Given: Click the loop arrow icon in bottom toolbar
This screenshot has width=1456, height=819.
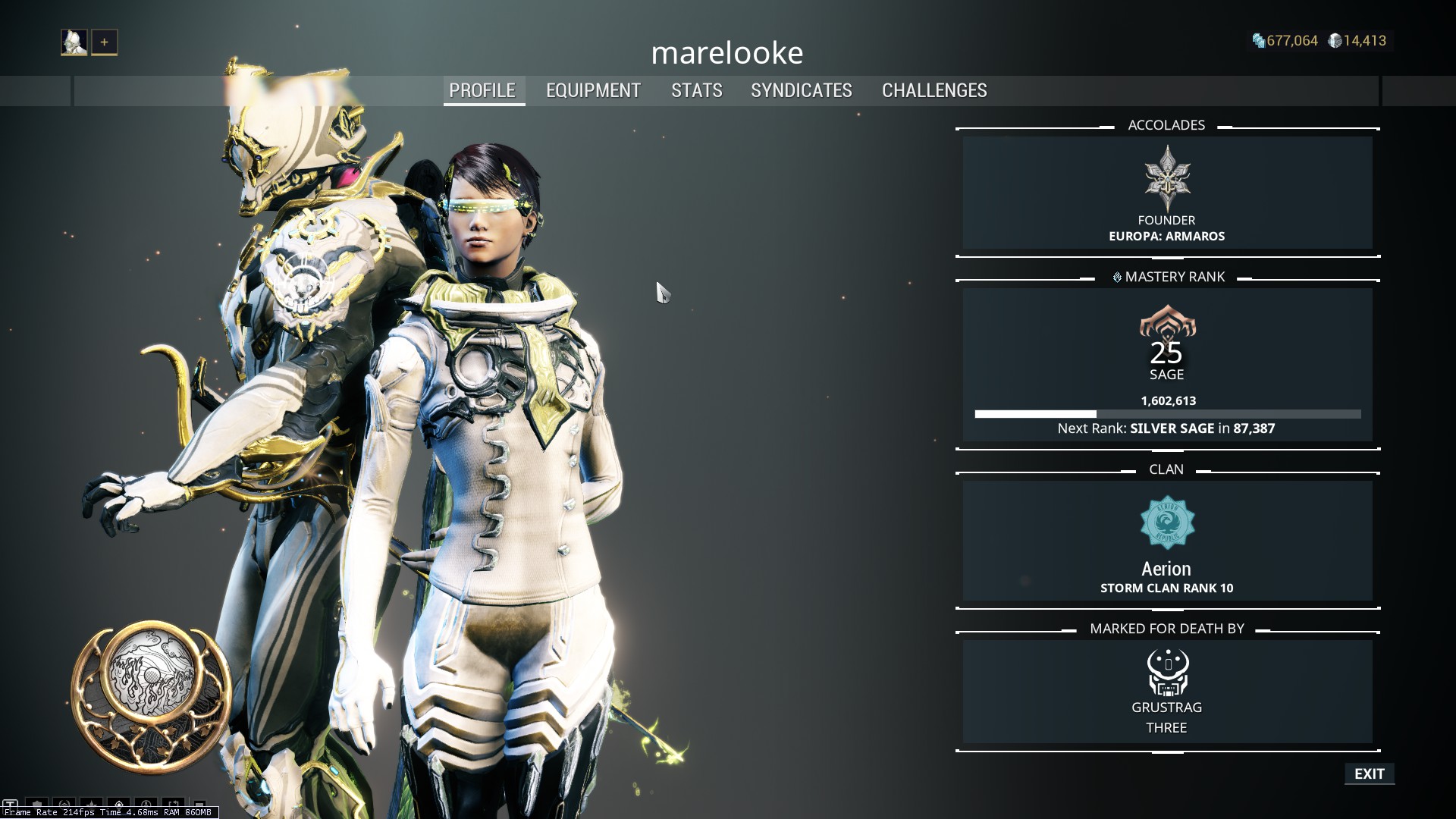Looking at the screenshot, I should 173,804.
